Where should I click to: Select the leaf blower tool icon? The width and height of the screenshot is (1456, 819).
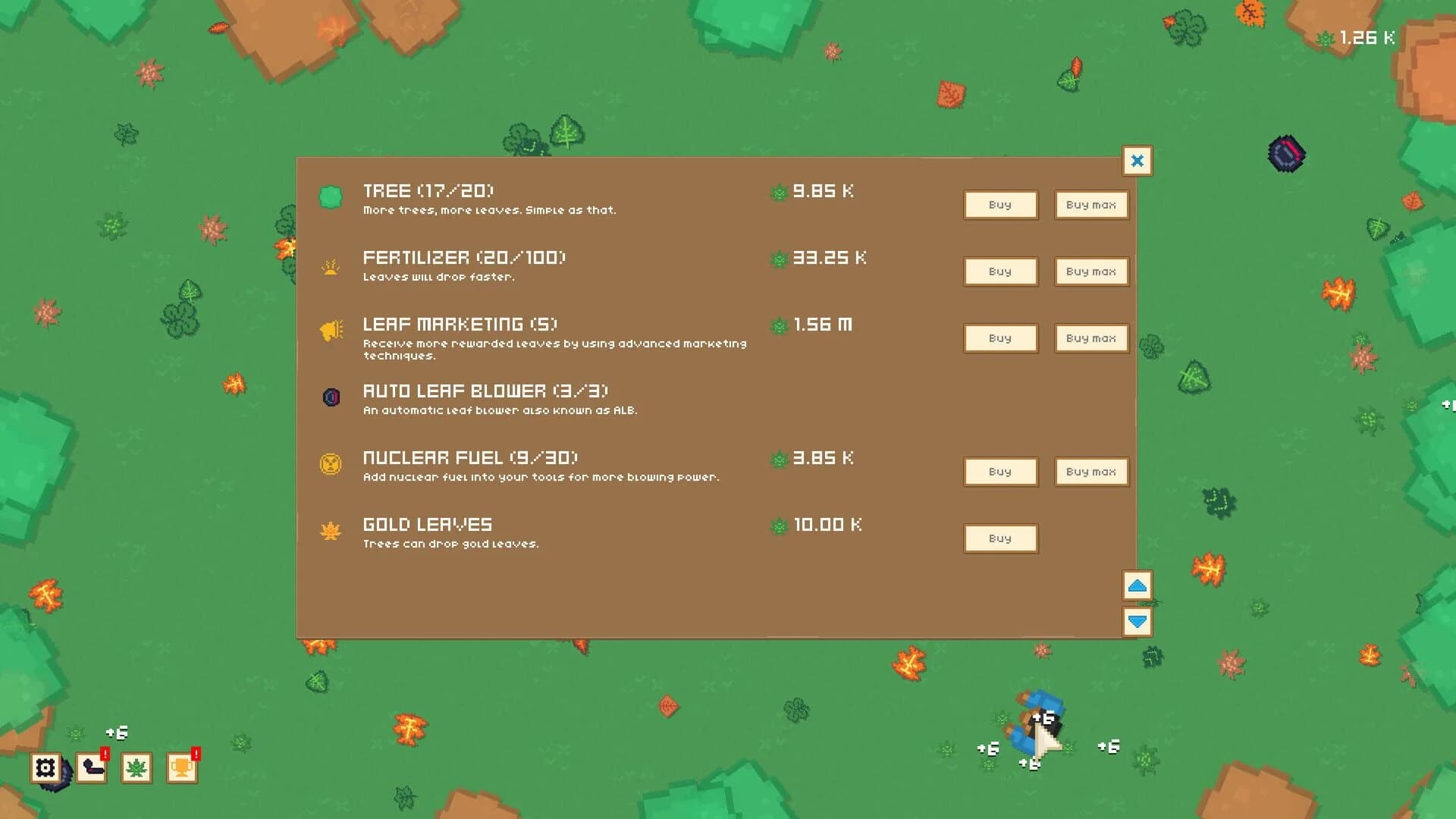click(91, 769)
